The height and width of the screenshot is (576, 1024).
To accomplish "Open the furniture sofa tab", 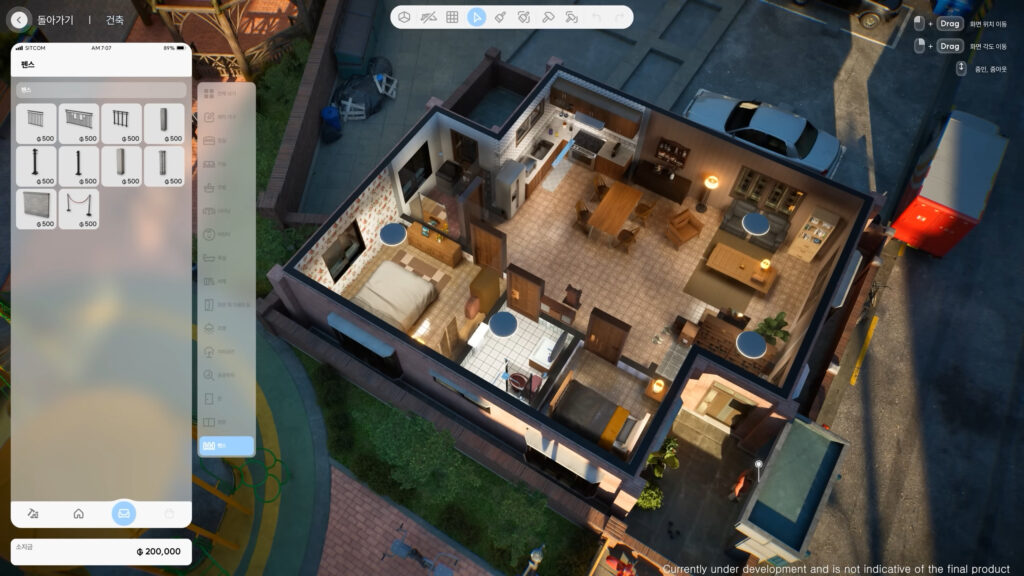I will 124,513.
